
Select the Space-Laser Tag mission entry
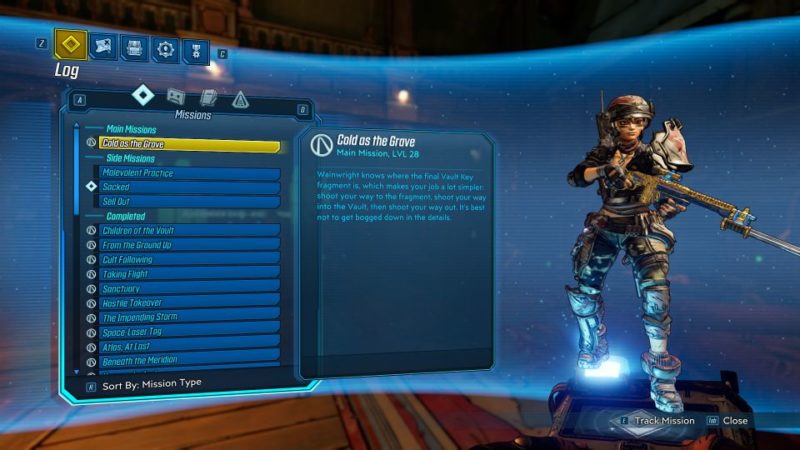(x=190, y=331)
